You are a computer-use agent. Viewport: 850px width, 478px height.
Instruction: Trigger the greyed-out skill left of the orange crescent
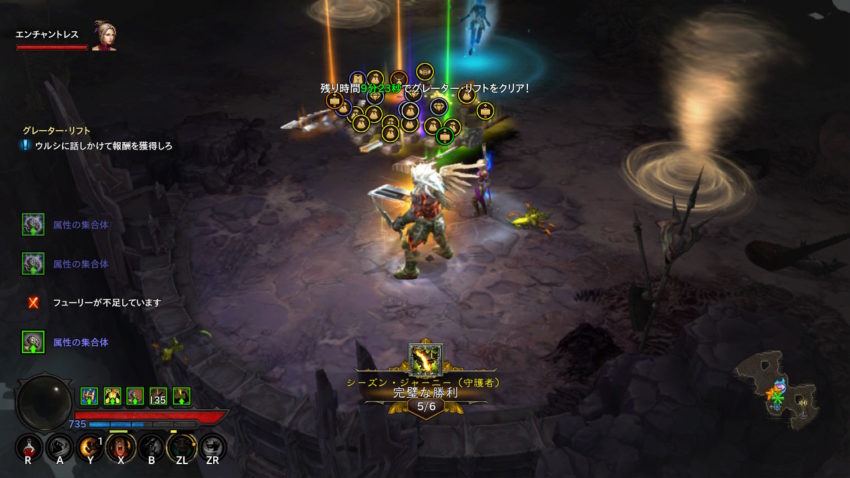(59, 448)
